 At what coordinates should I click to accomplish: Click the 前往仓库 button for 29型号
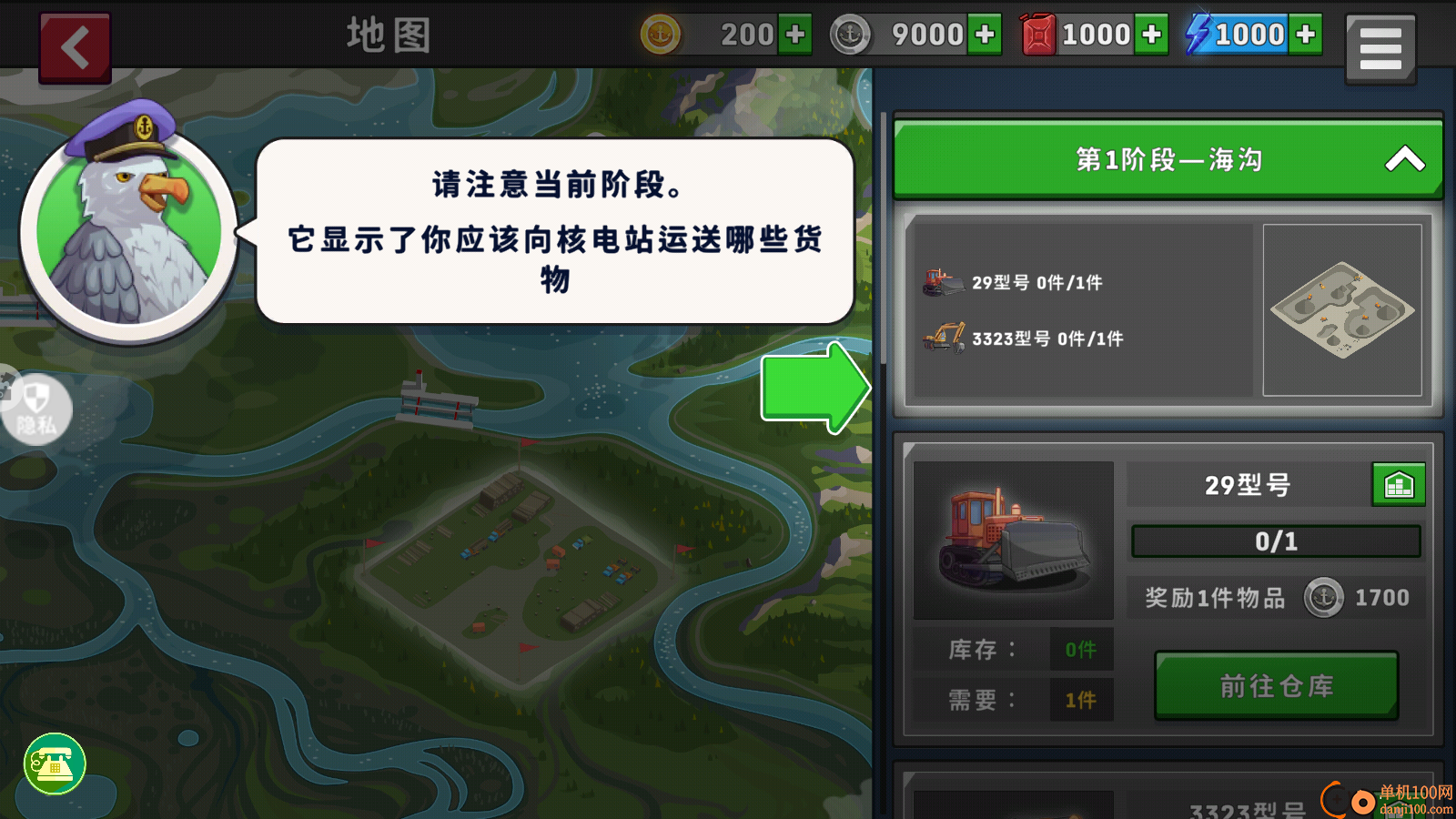click(1274, 687)
